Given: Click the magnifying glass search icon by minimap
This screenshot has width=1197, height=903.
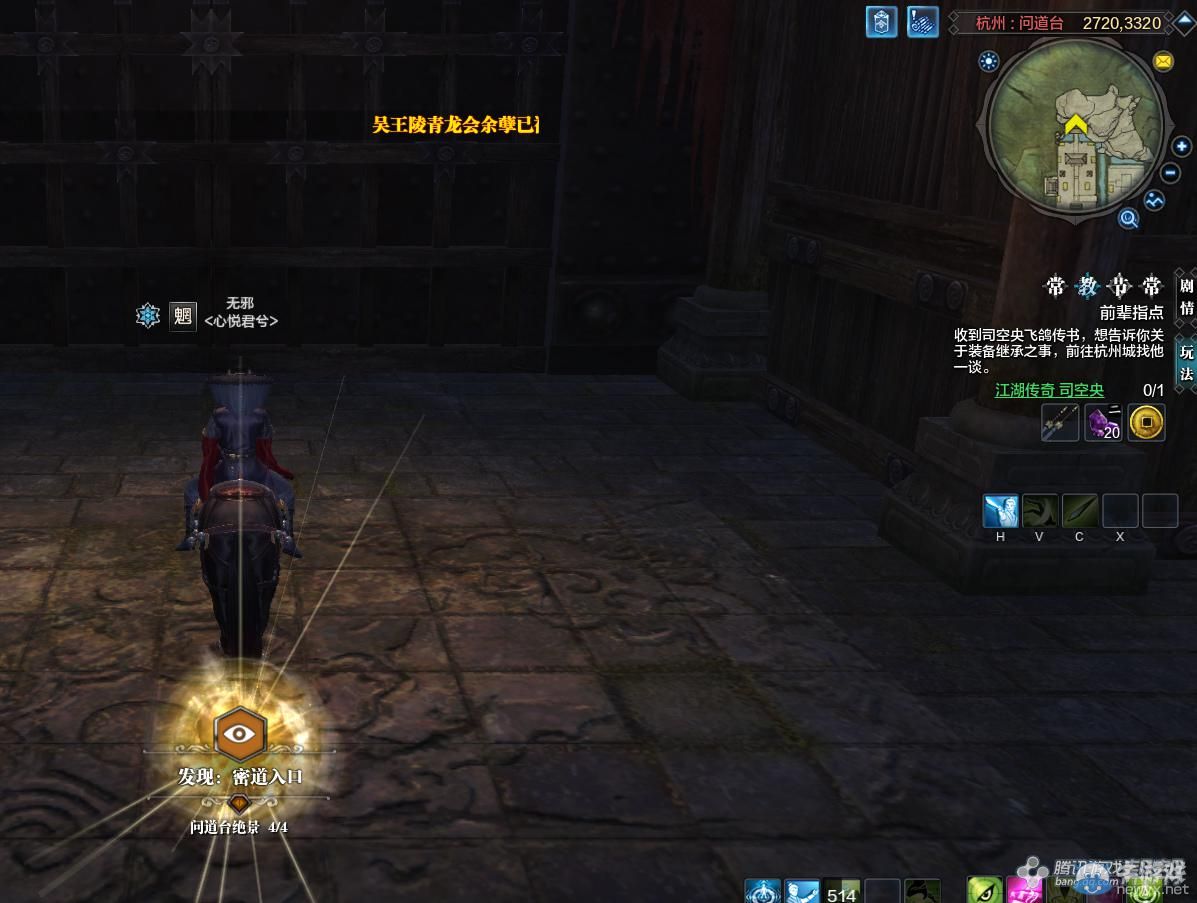Looking at the screenshot, I should (x=1129, y=218).
